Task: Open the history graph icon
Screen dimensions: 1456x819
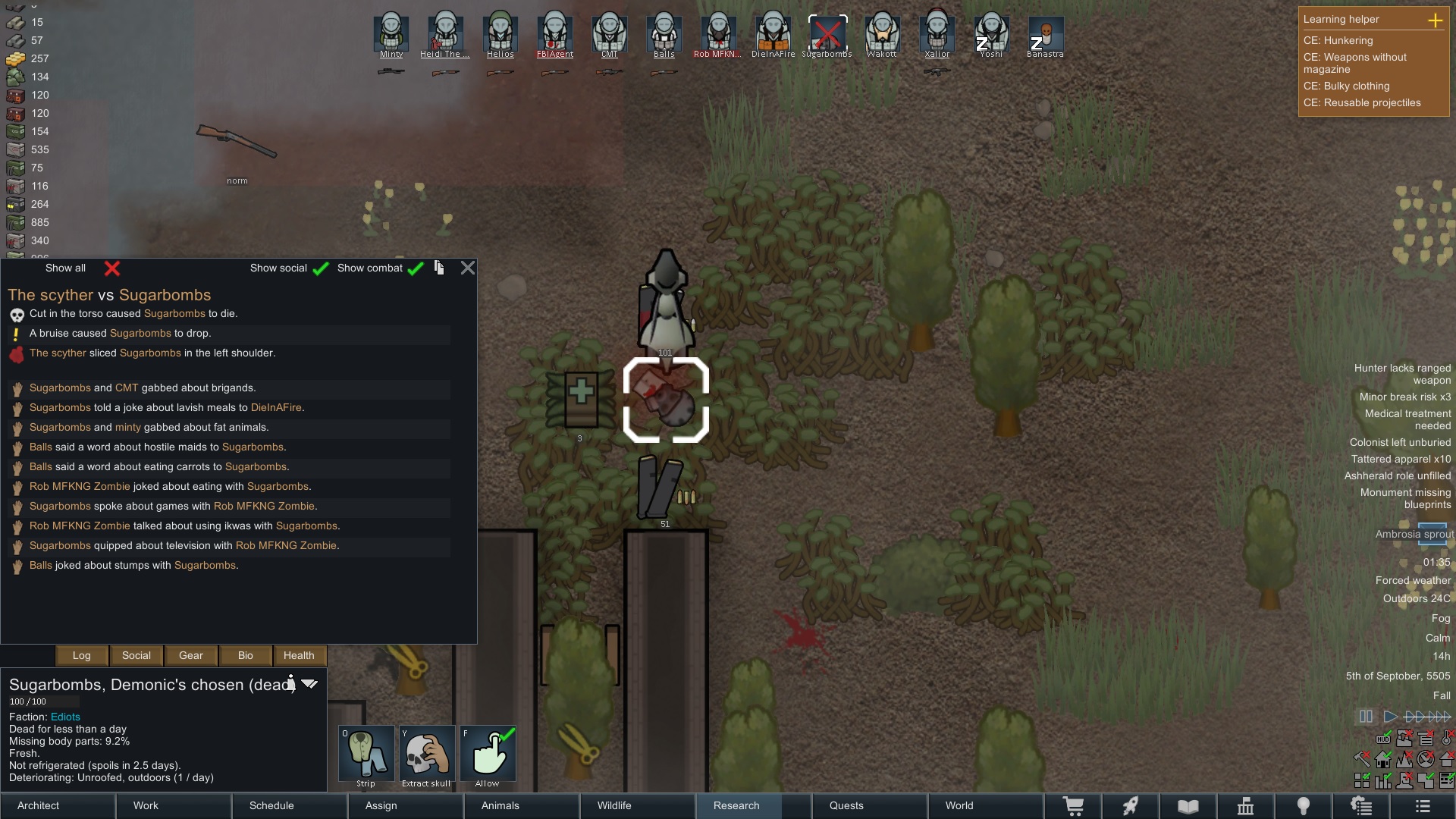Action: point(1383,780)
